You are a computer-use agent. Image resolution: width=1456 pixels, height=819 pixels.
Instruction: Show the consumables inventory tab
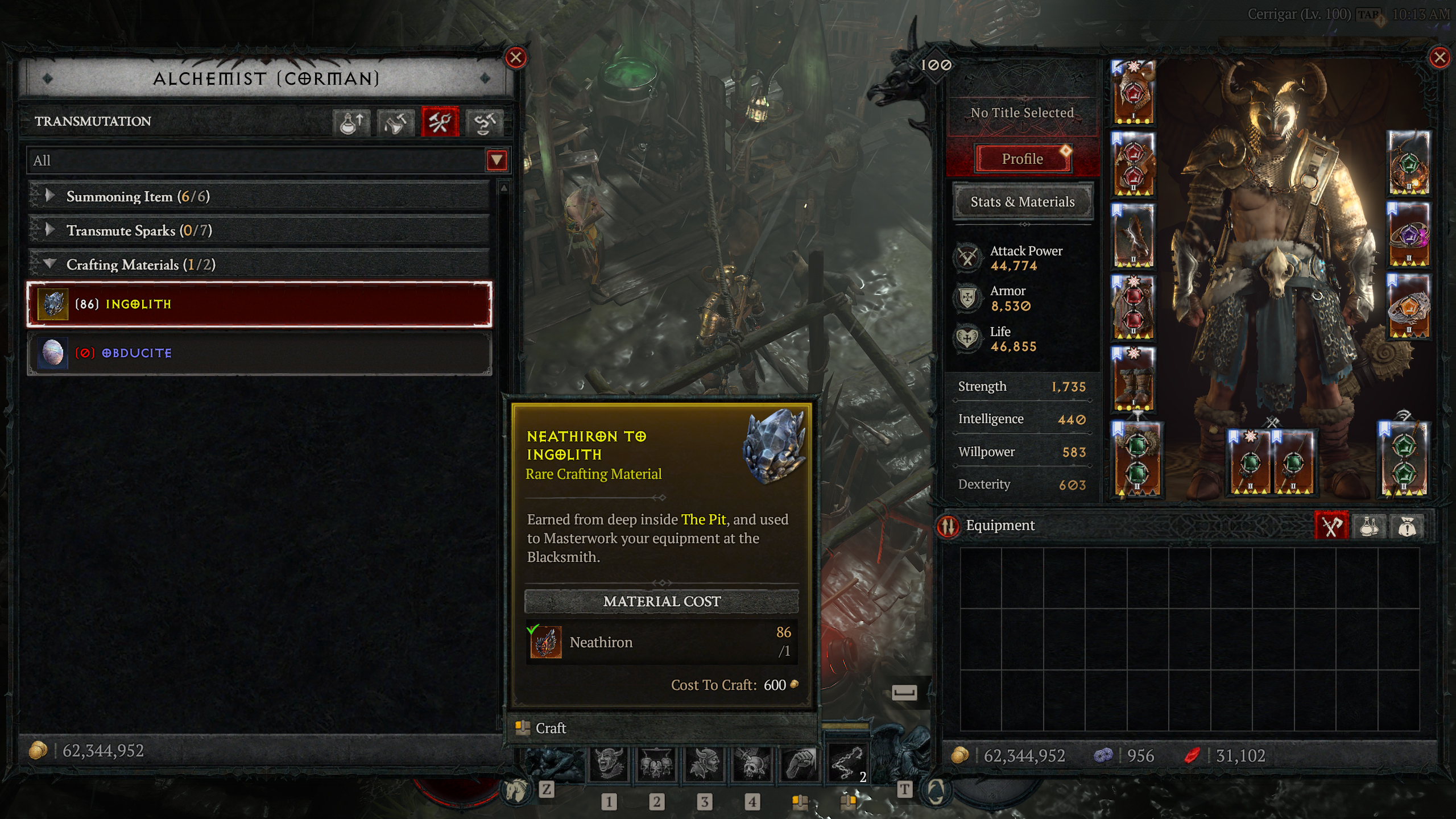pos(1368,526)
